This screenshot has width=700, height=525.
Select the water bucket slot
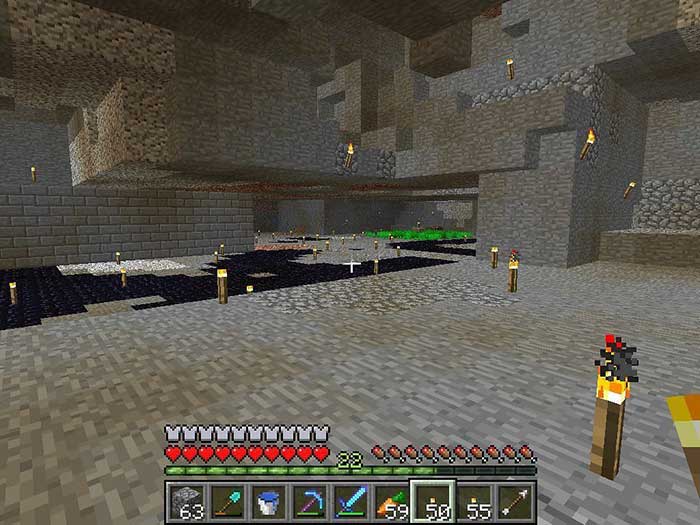[266, 501]
